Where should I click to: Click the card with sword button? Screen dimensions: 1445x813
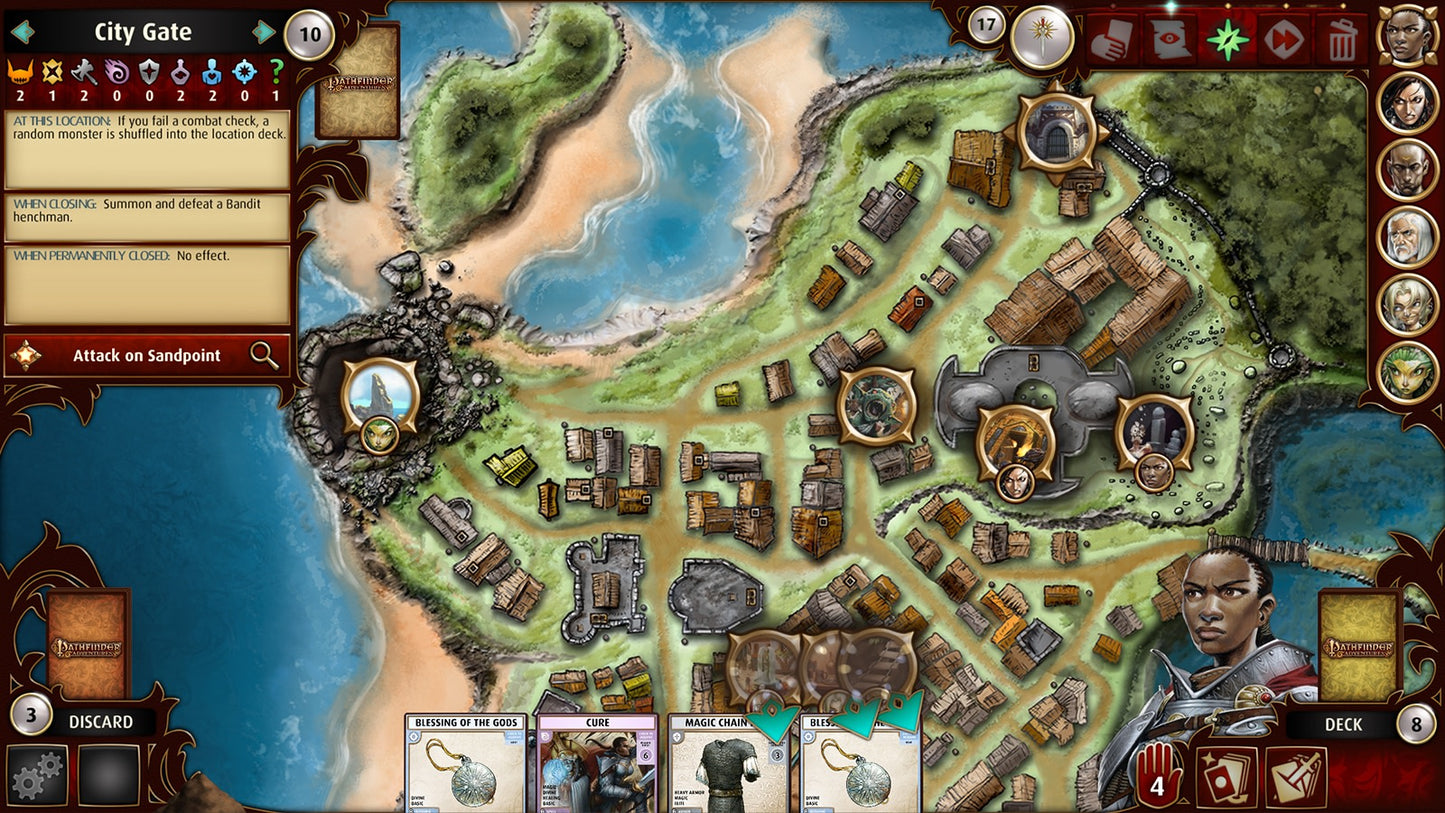tap(1296, 777)
